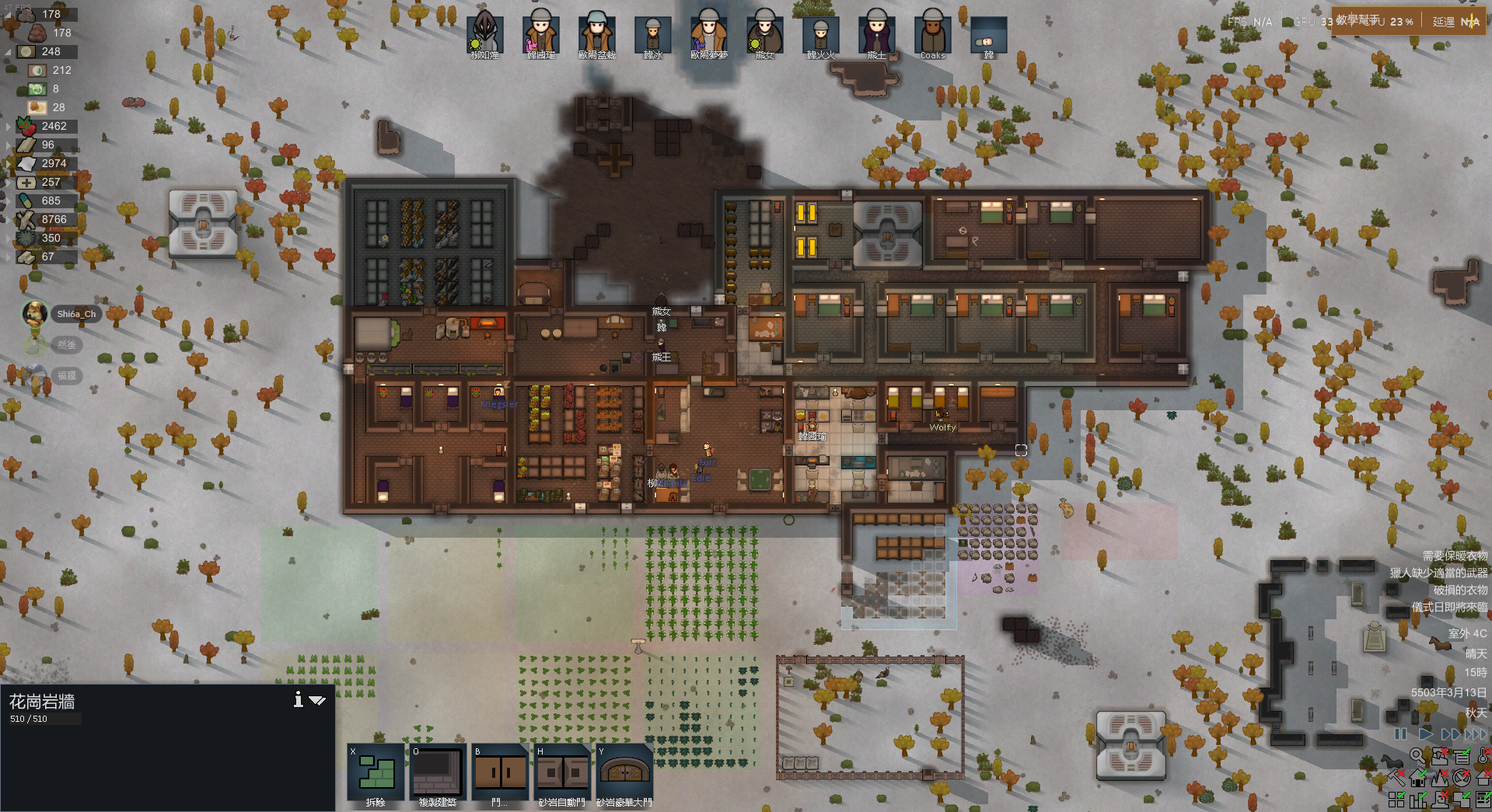
Task: Open the 需要保暖衣物 warm clothes alert
Action: click(1455, 556)
